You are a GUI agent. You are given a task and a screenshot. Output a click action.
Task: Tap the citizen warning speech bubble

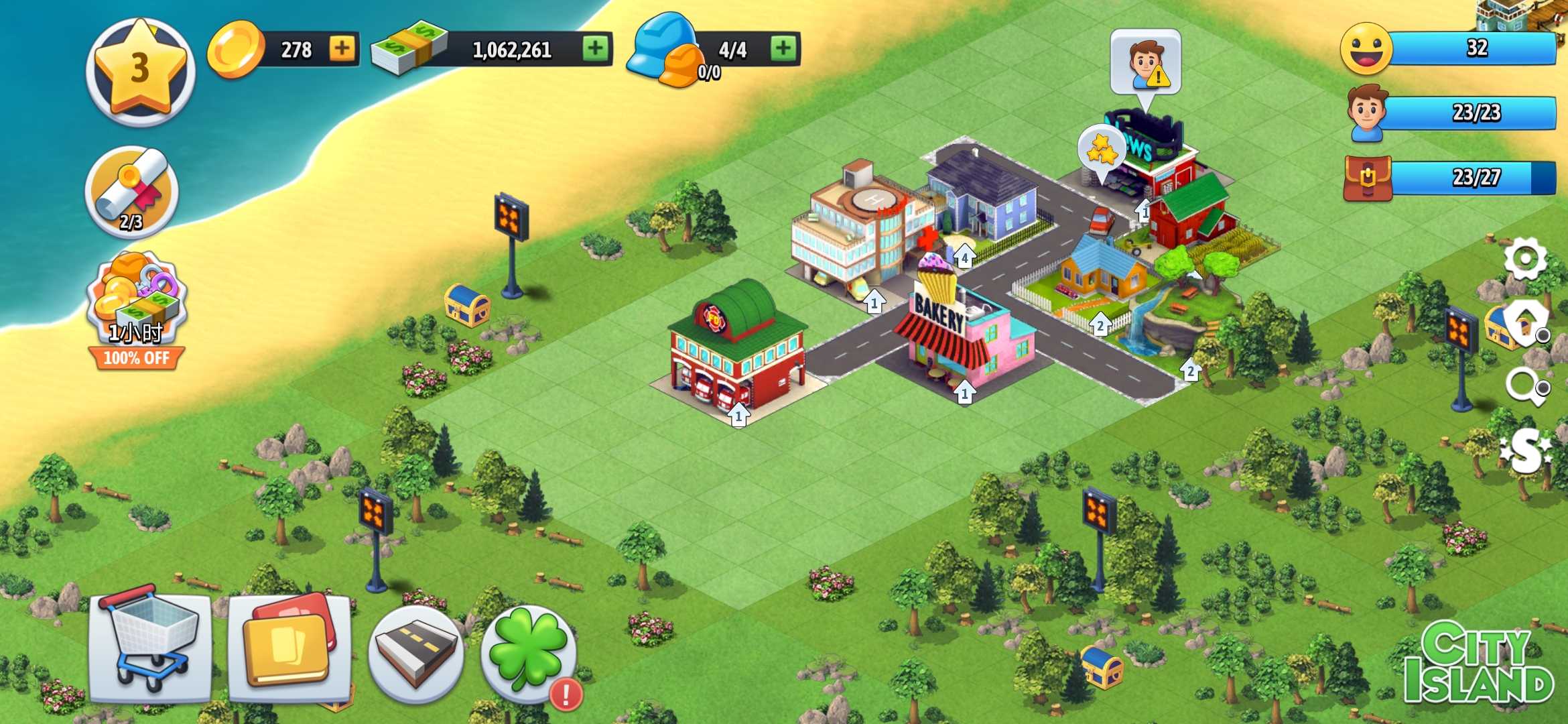(x=1145, y=63)
